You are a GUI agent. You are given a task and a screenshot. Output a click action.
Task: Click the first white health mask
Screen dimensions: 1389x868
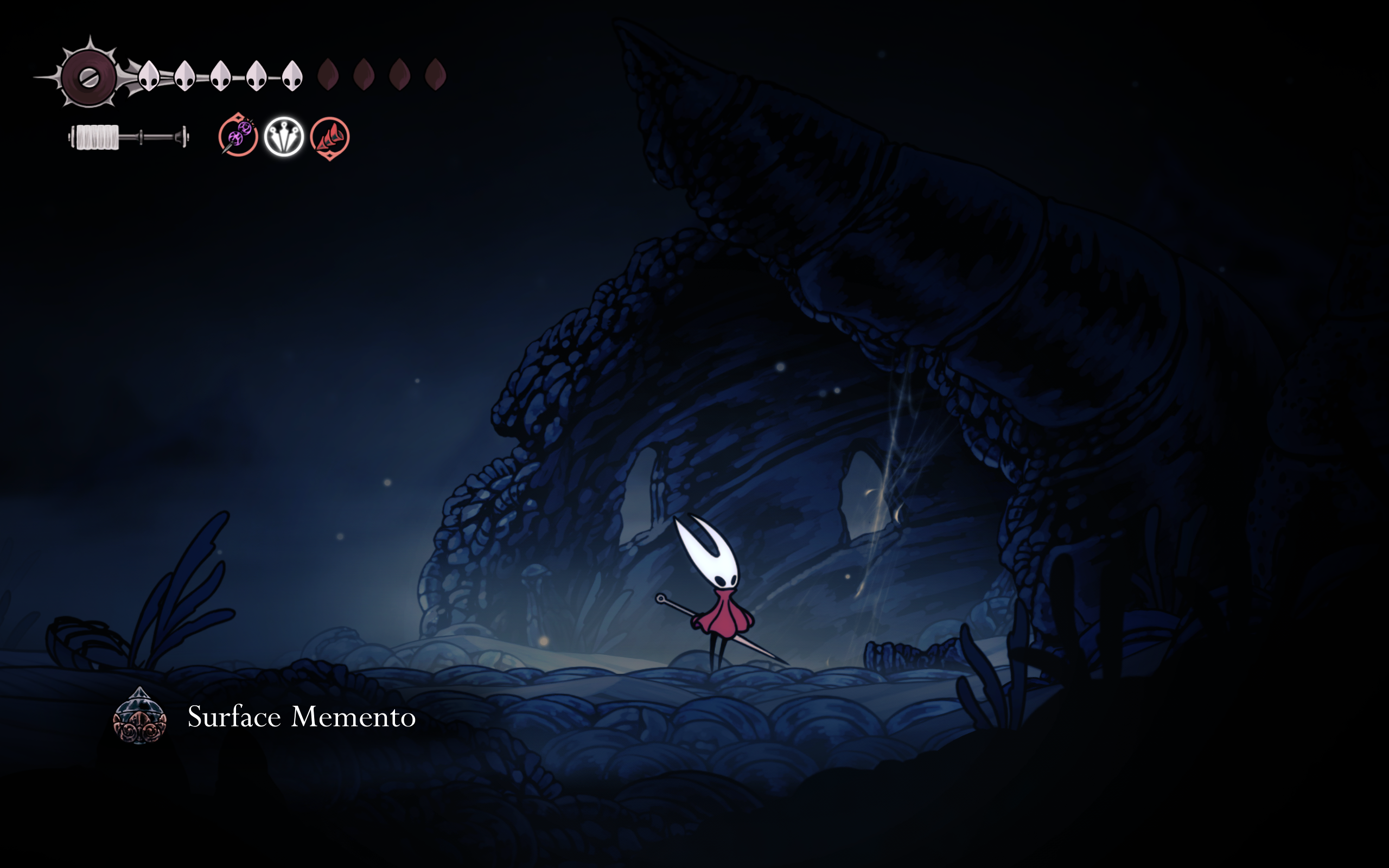[x=150, y=76]
